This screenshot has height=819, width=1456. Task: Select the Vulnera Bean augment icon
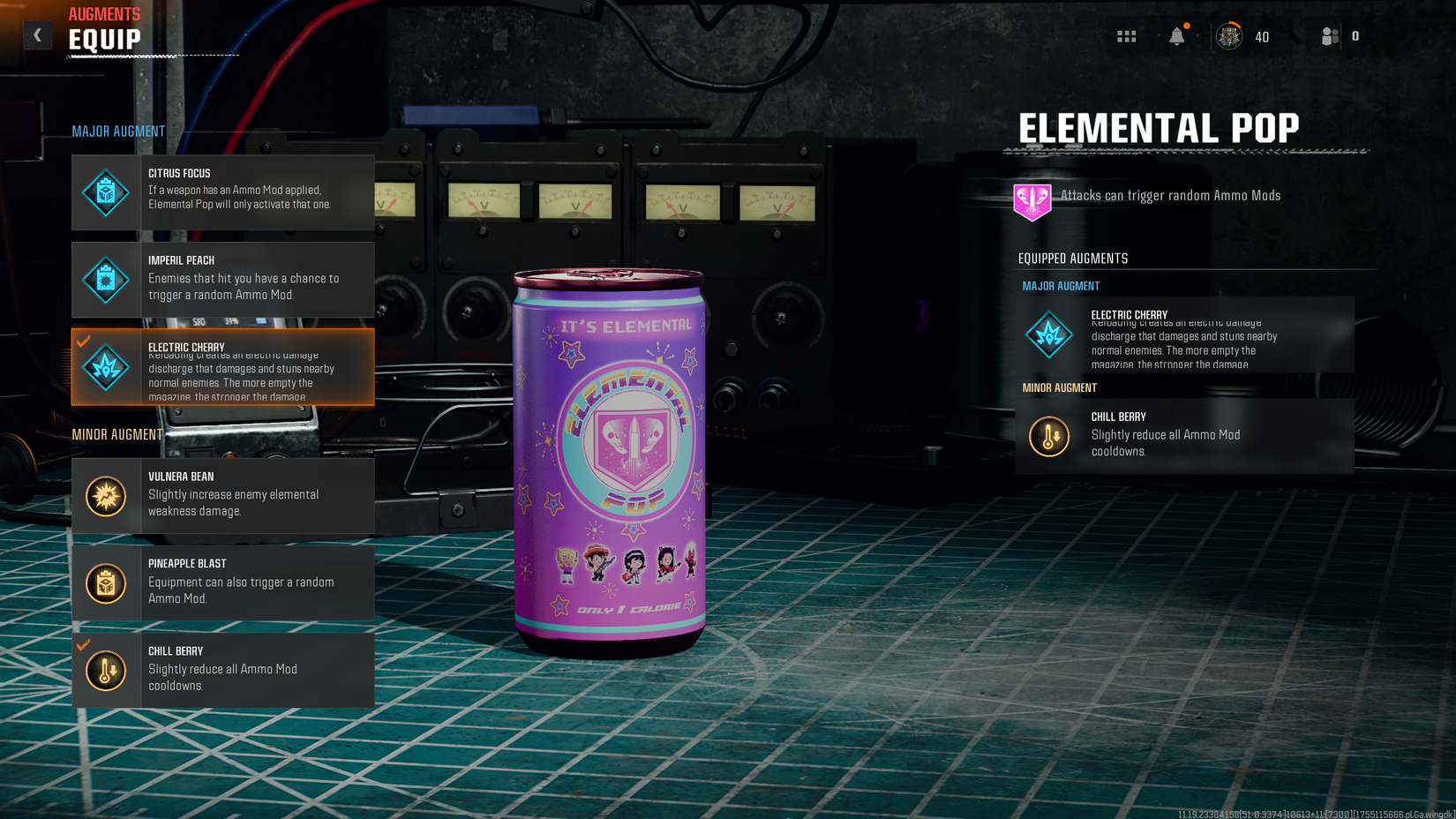click(x=106, y=495)
